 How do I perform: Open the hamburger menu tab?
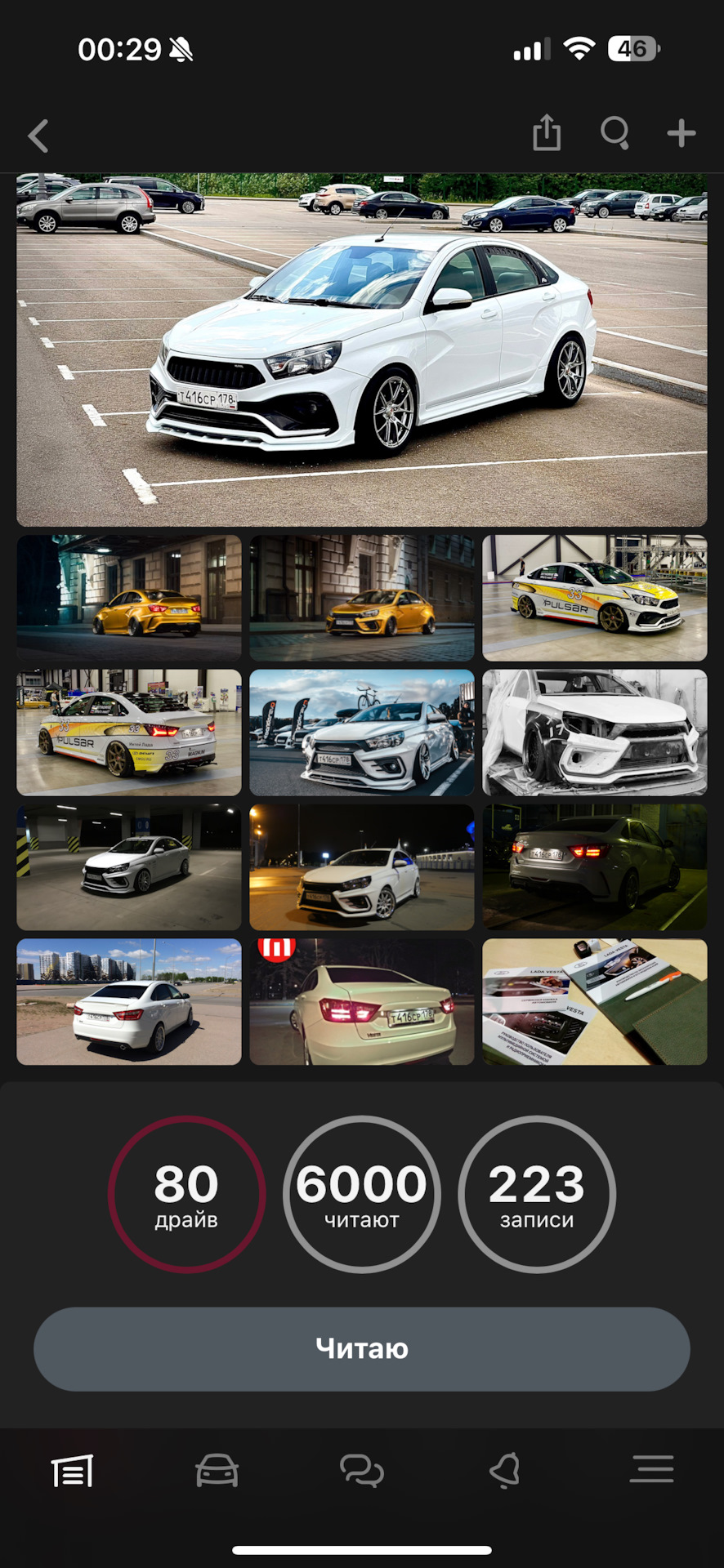pos(651,1469)
